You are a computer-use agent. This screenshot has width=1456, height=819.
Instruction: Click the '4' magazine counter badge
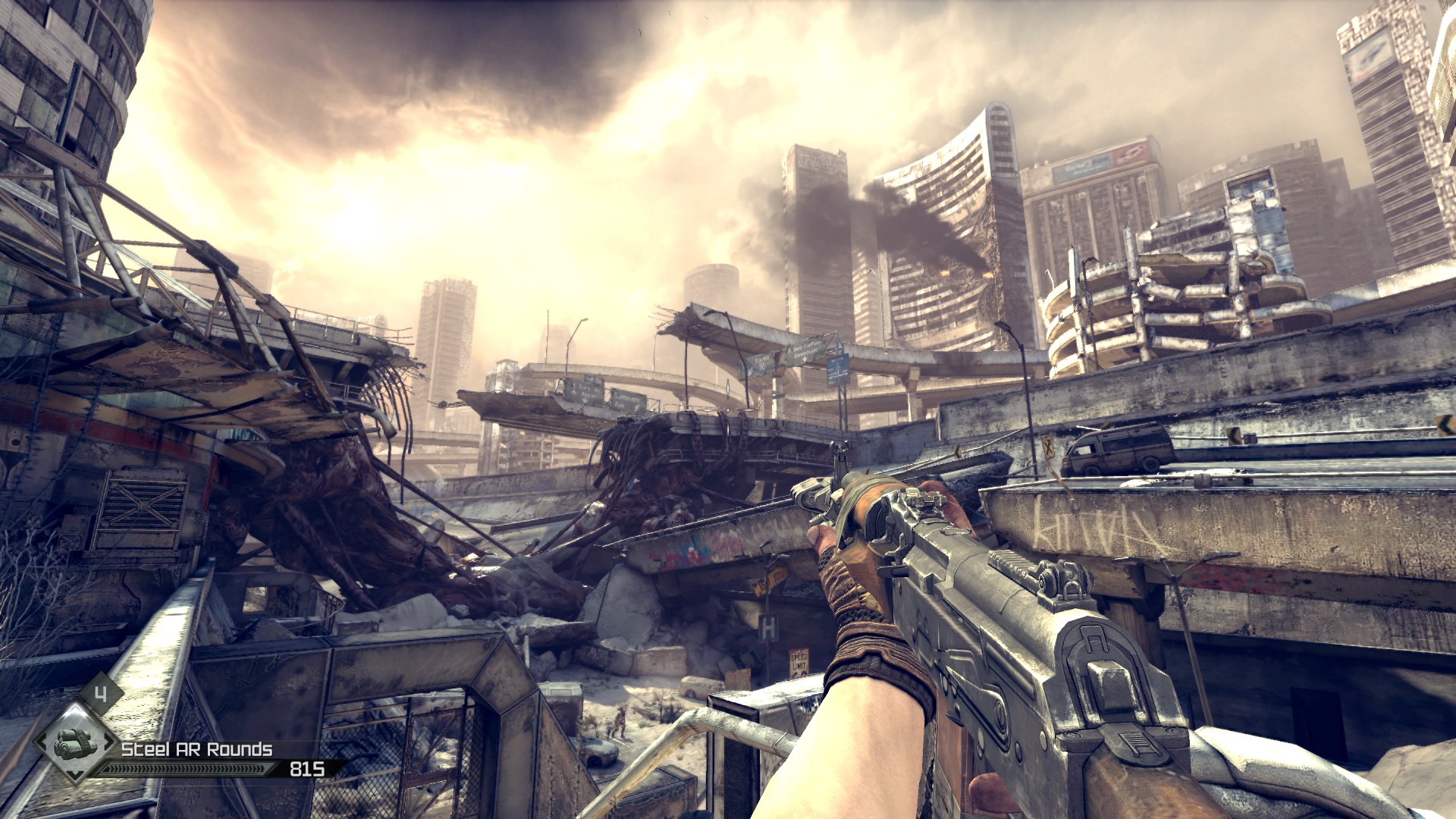(x=102, y=693)
